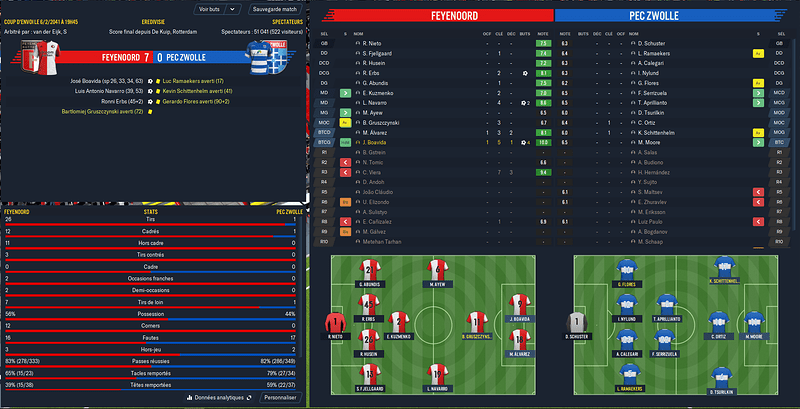The image size is (800, 409).
Task: Click K. Schittenhelm in the PEC Zwolle list
Action: point(657,132)
